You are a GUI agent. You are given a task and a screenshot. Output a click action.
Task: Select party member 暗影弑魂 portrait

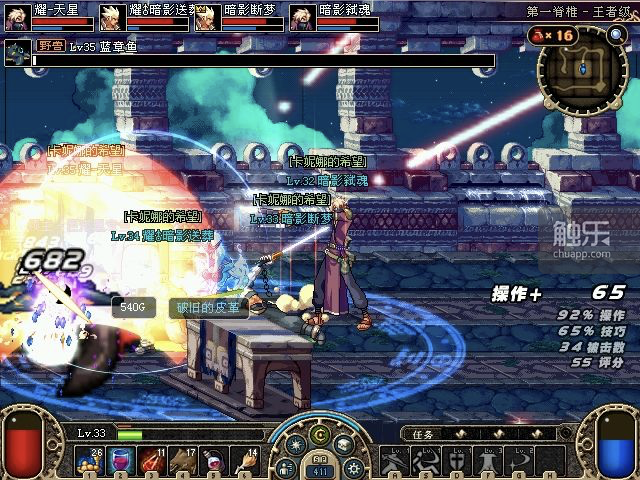coord(303,18)
